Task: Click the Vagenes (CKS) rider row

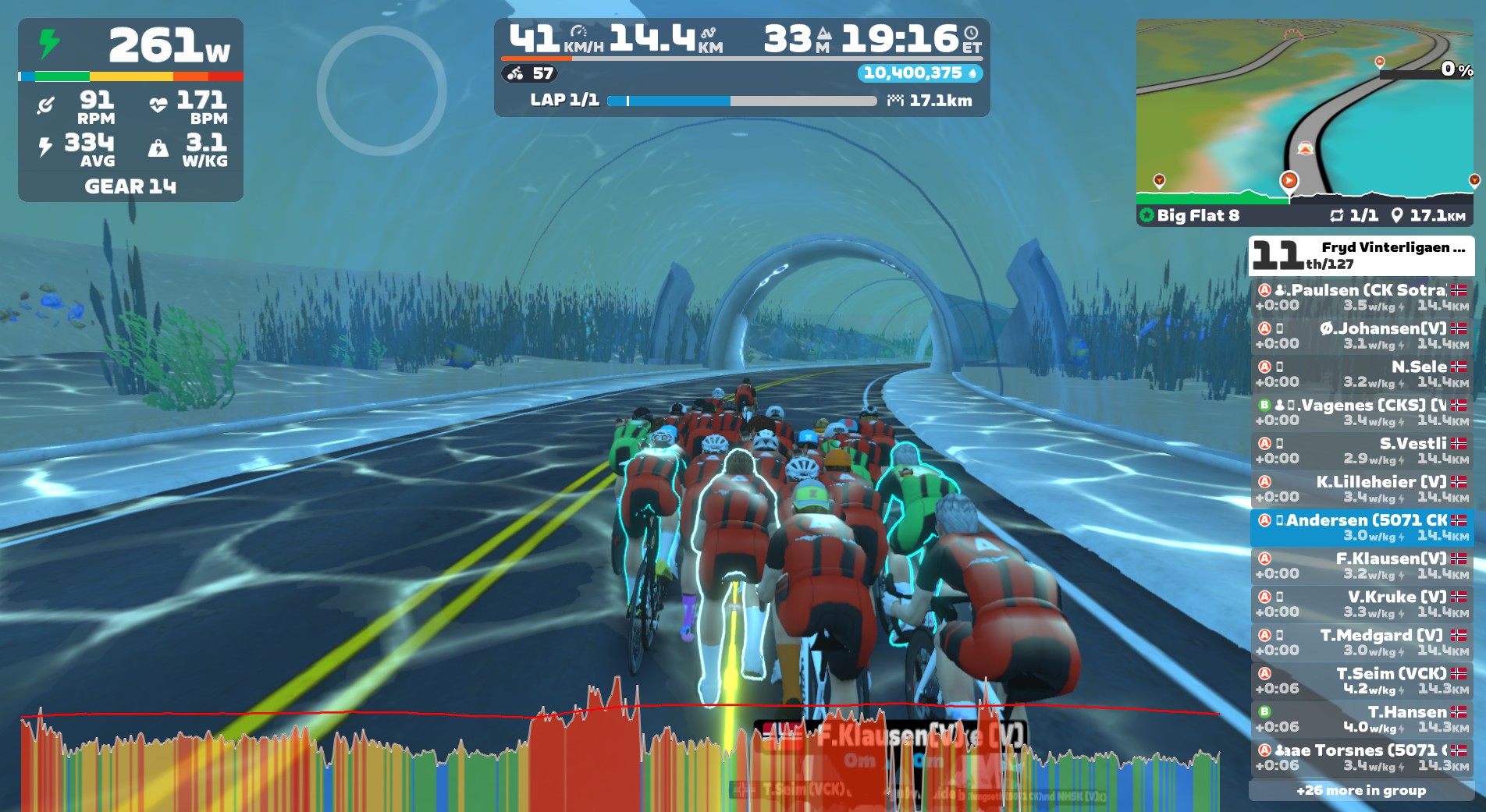Action: (x=1361, y=412)
